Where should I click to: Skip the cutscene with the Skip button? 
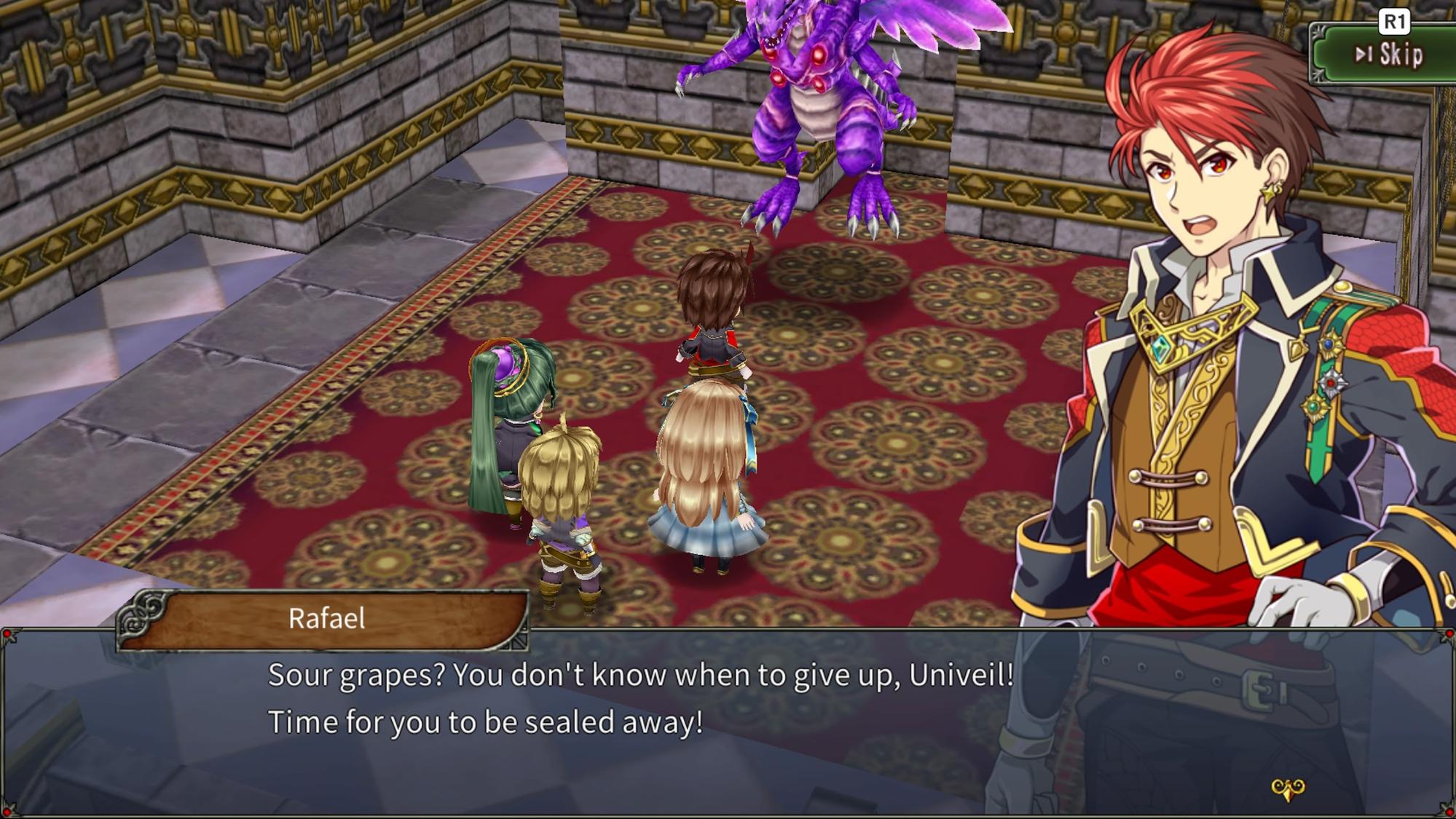tap(1388, 55)
